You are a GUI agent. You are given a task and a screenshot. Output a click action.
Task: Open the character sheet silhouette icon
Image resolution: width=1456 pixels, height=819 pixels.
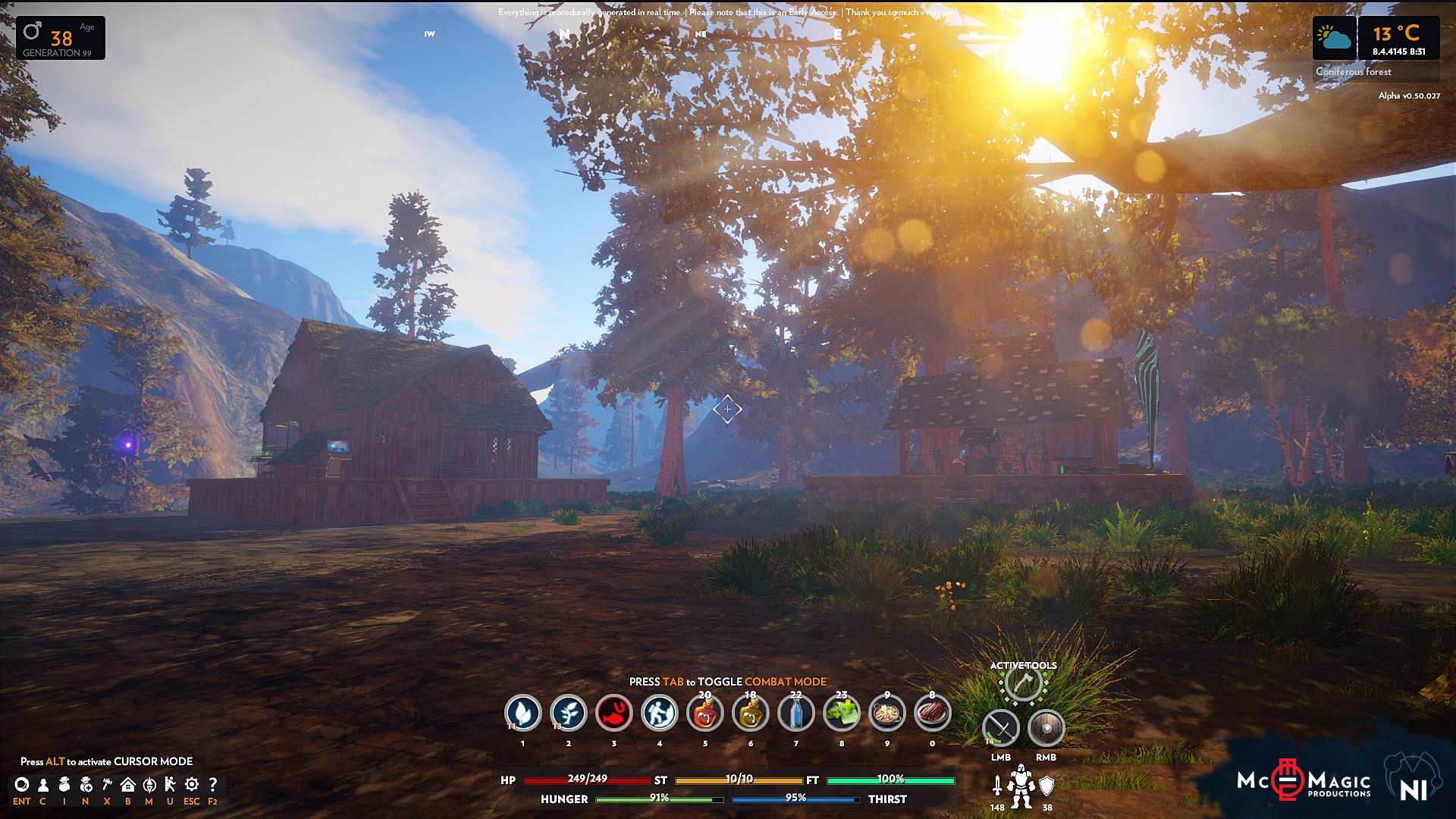pos(43,785)
